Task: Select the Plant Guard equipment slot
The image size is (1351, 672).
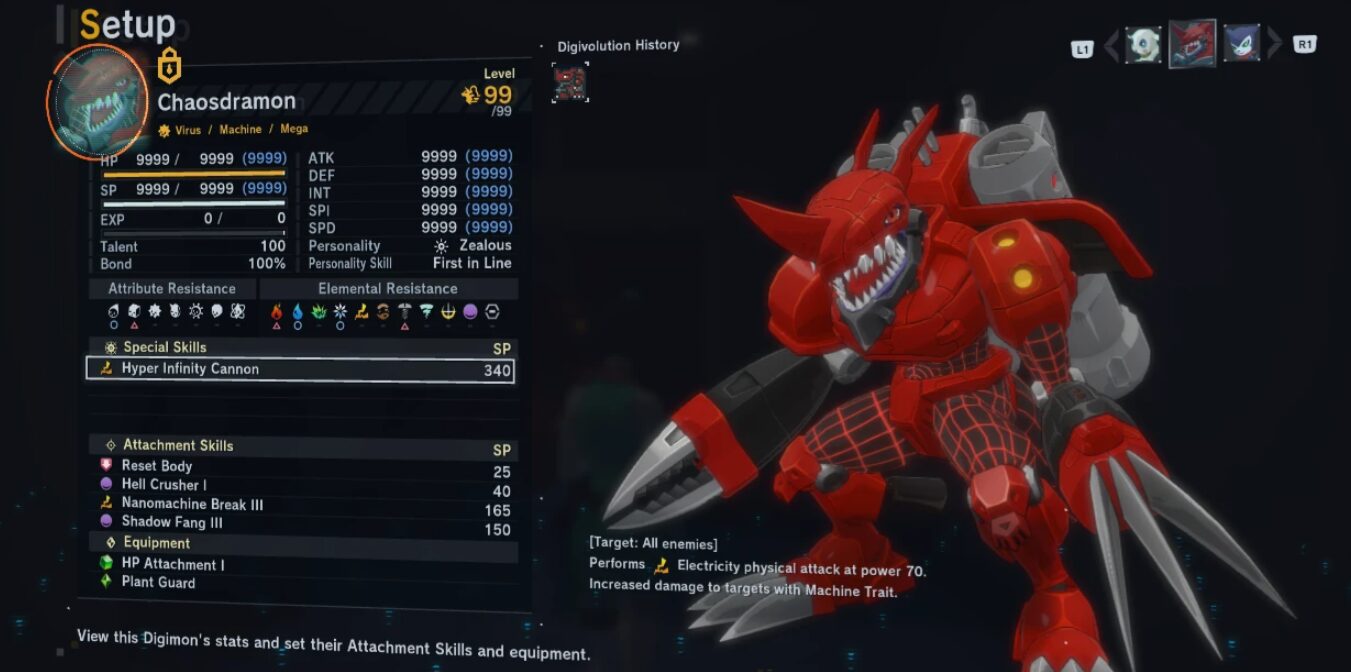Action: [x=158, y=582]
